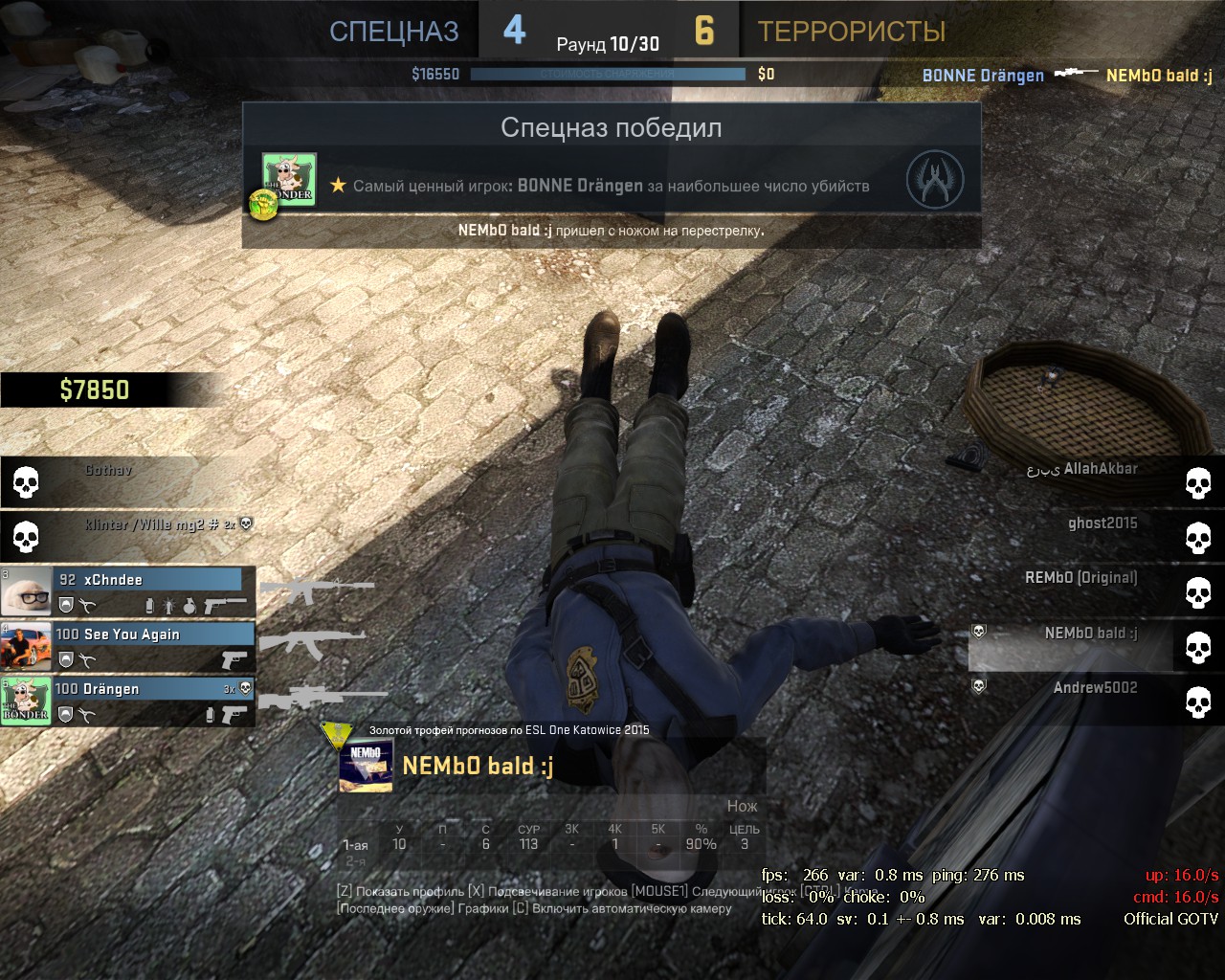1225x980 pixels.
Task: Click the spectated player's NEMbO avatar
Action: (x=367, y=767)
